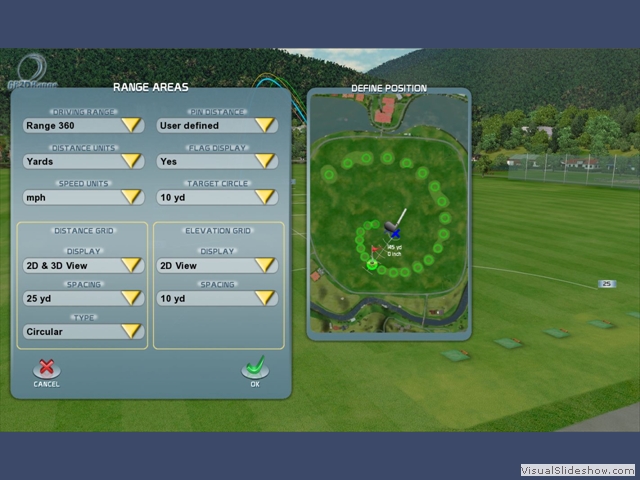Change the Flag Display setting
The image size is (640, 480).
tap(217, 161)
